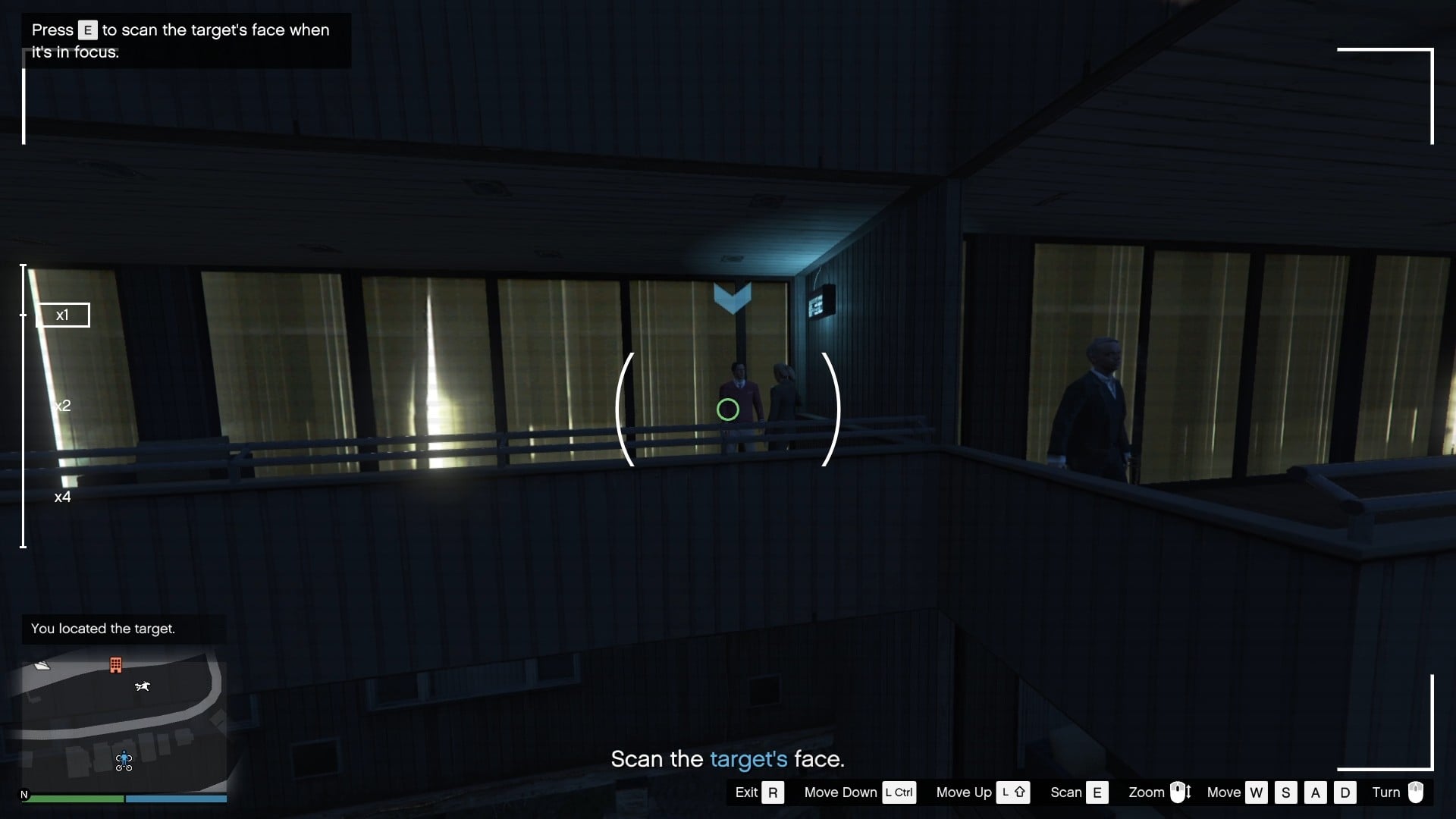Click the You located the target notification

pyautogui.click(x=102, y=629)
